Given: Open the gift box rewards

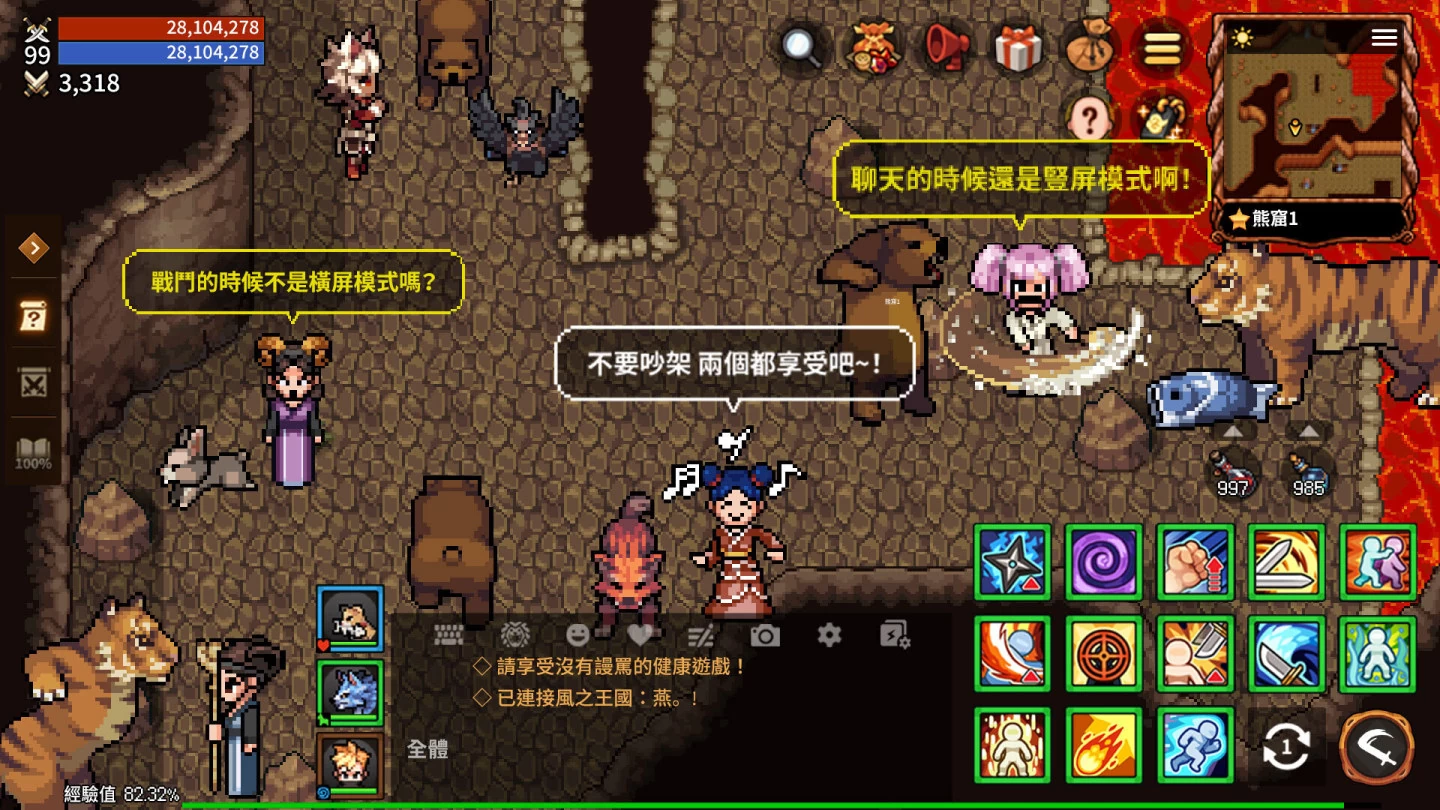Looking at the screenshot, I should pyautogui.click(x=1018, y=46).
